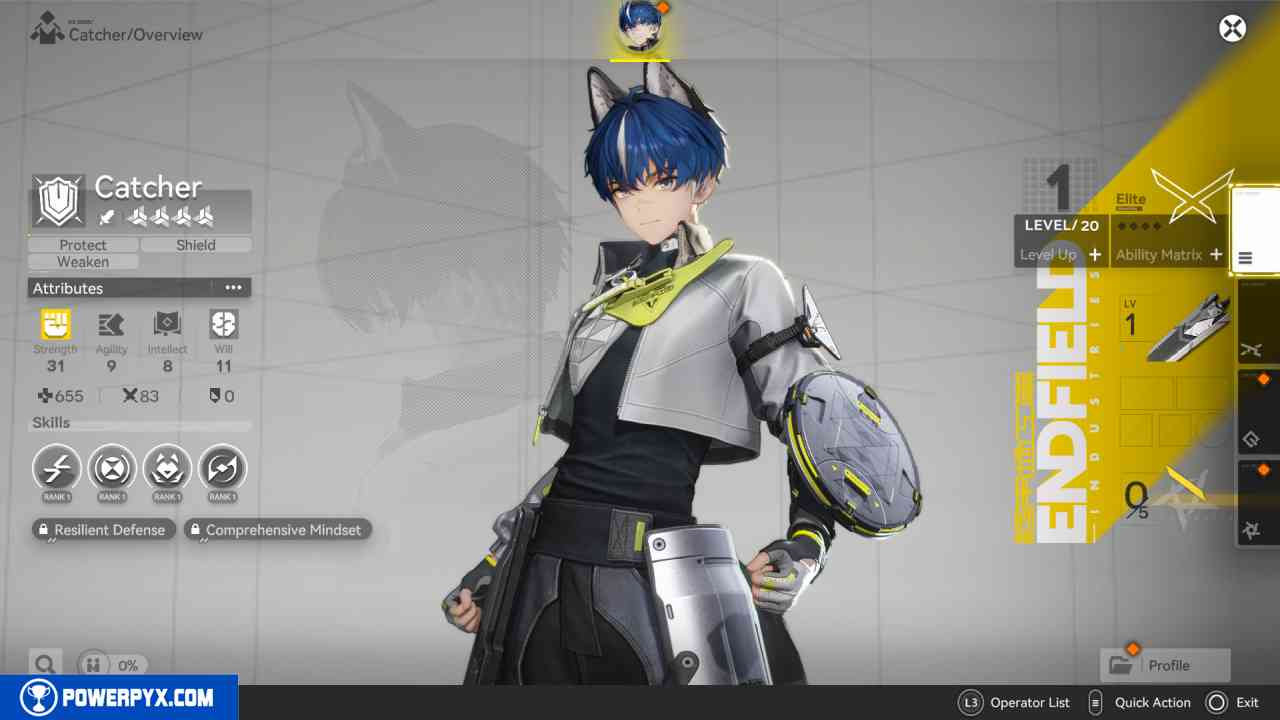Open the Weaken tag
This screenshot has width=1280, height=720.
83,262
